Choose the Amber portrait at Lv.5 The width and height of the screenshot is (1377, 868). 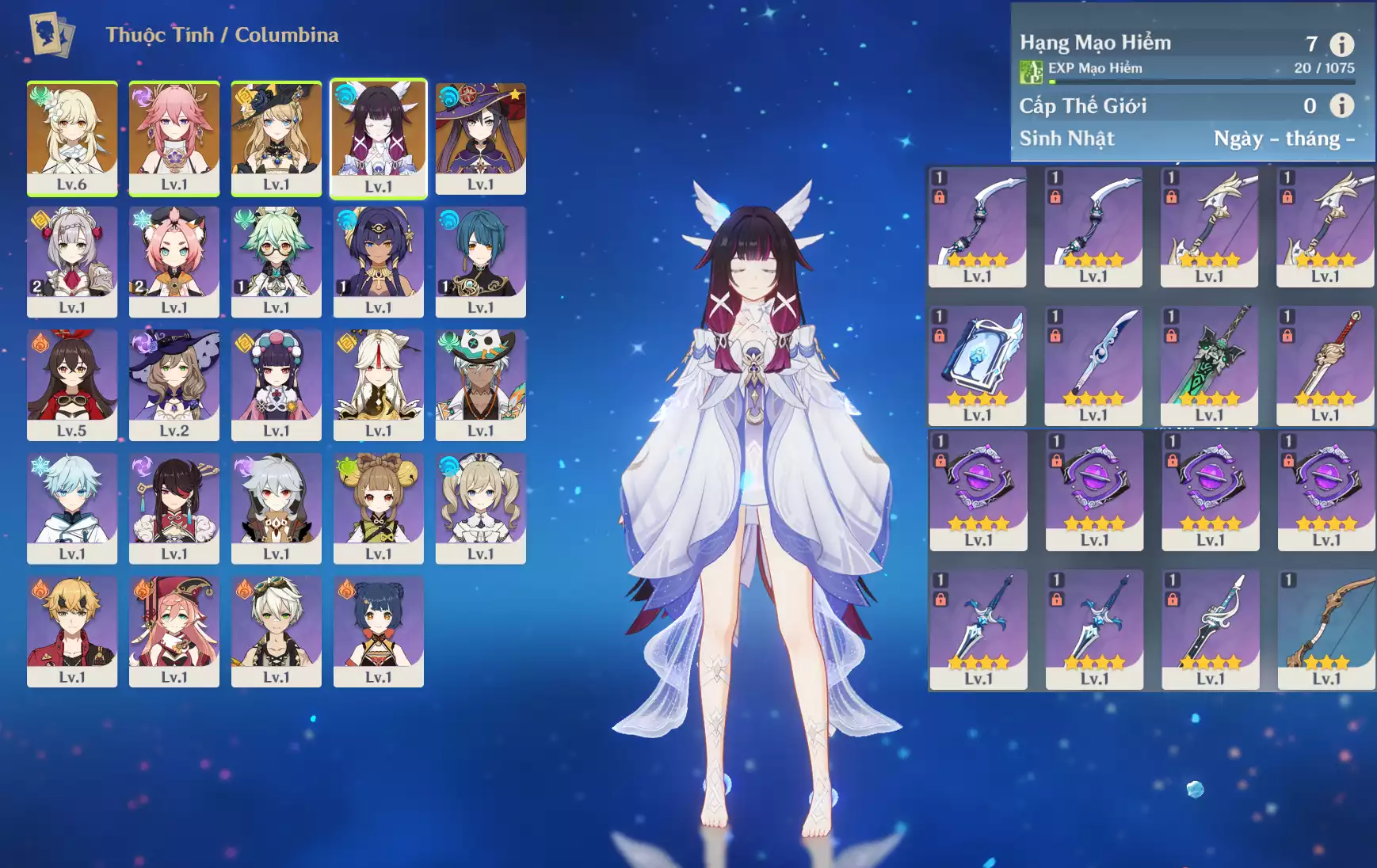pos(72,384)
